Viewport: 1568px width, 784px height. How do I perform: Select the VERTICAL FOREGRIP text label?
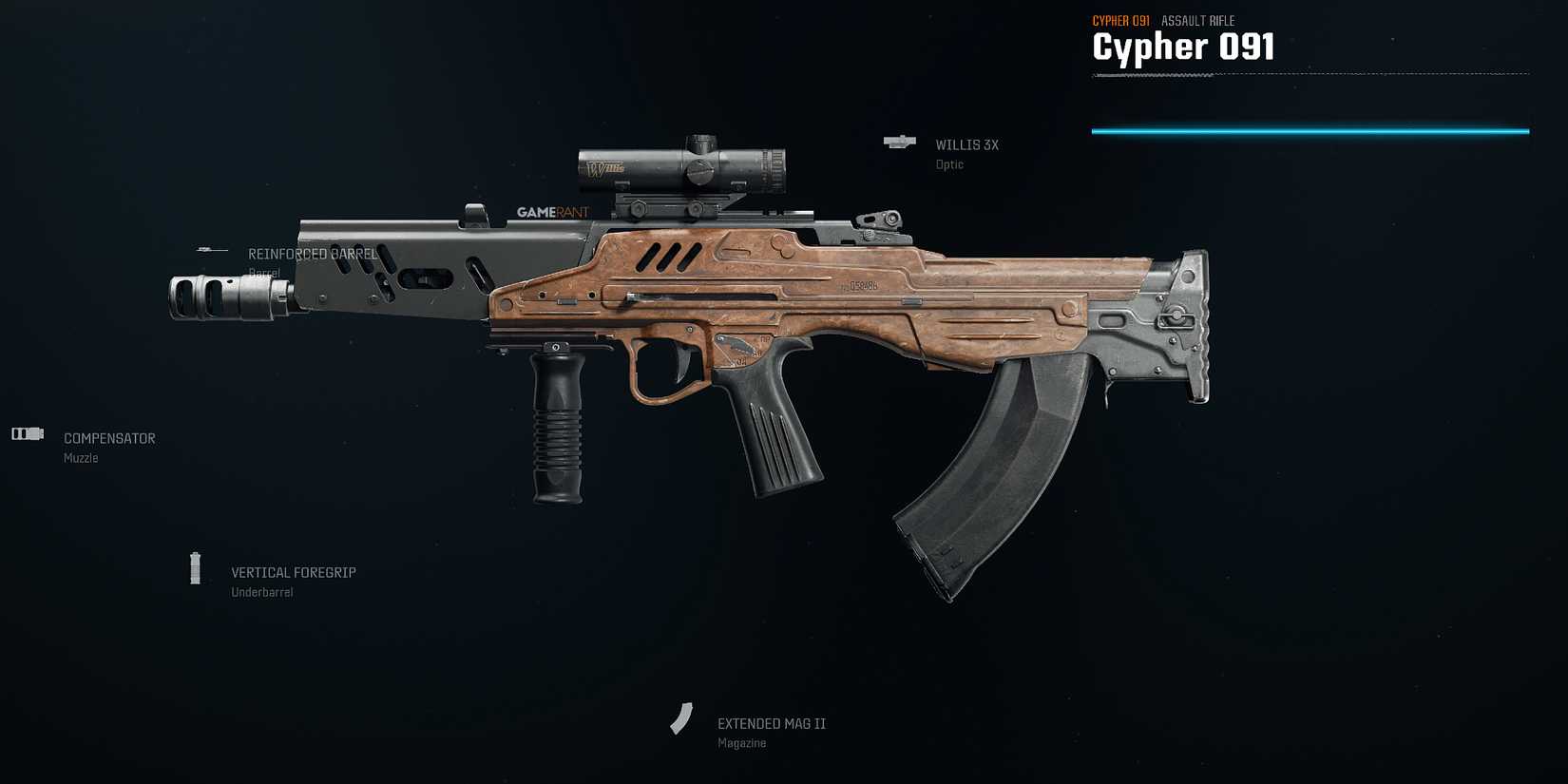click(x=293, y=572)
